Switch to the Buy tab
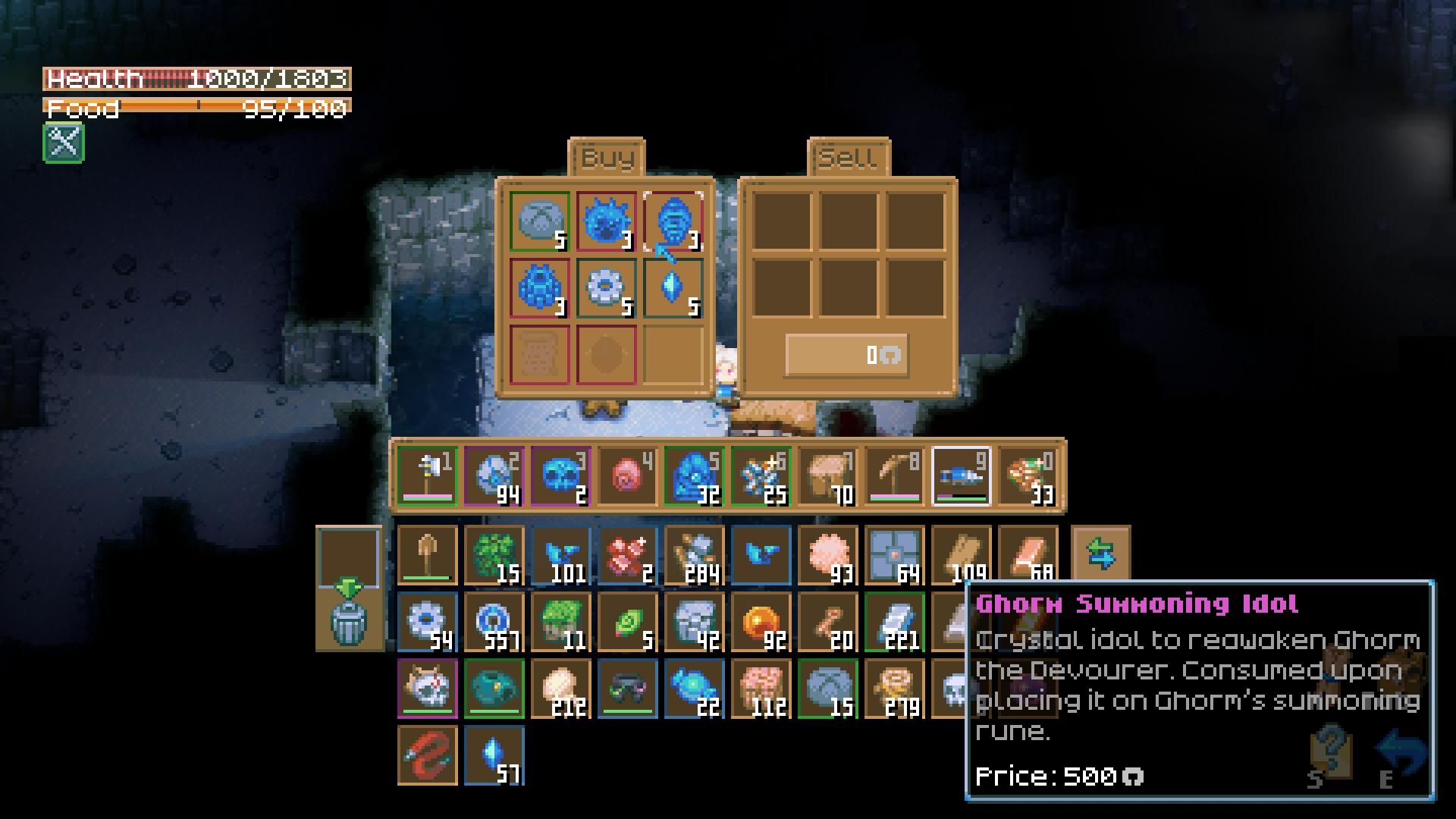 tap(607, 158)
